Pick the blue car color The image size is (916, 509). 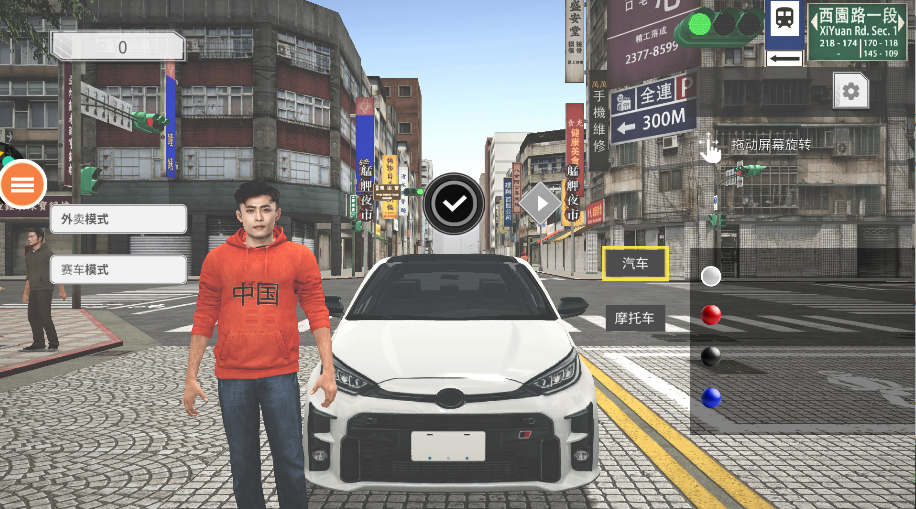(711, 397)
